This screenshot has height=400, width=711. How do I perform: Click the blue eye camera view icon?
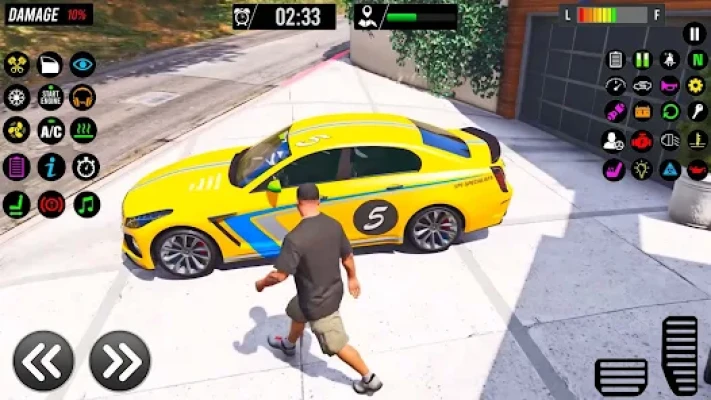click(x=83, y=64)
